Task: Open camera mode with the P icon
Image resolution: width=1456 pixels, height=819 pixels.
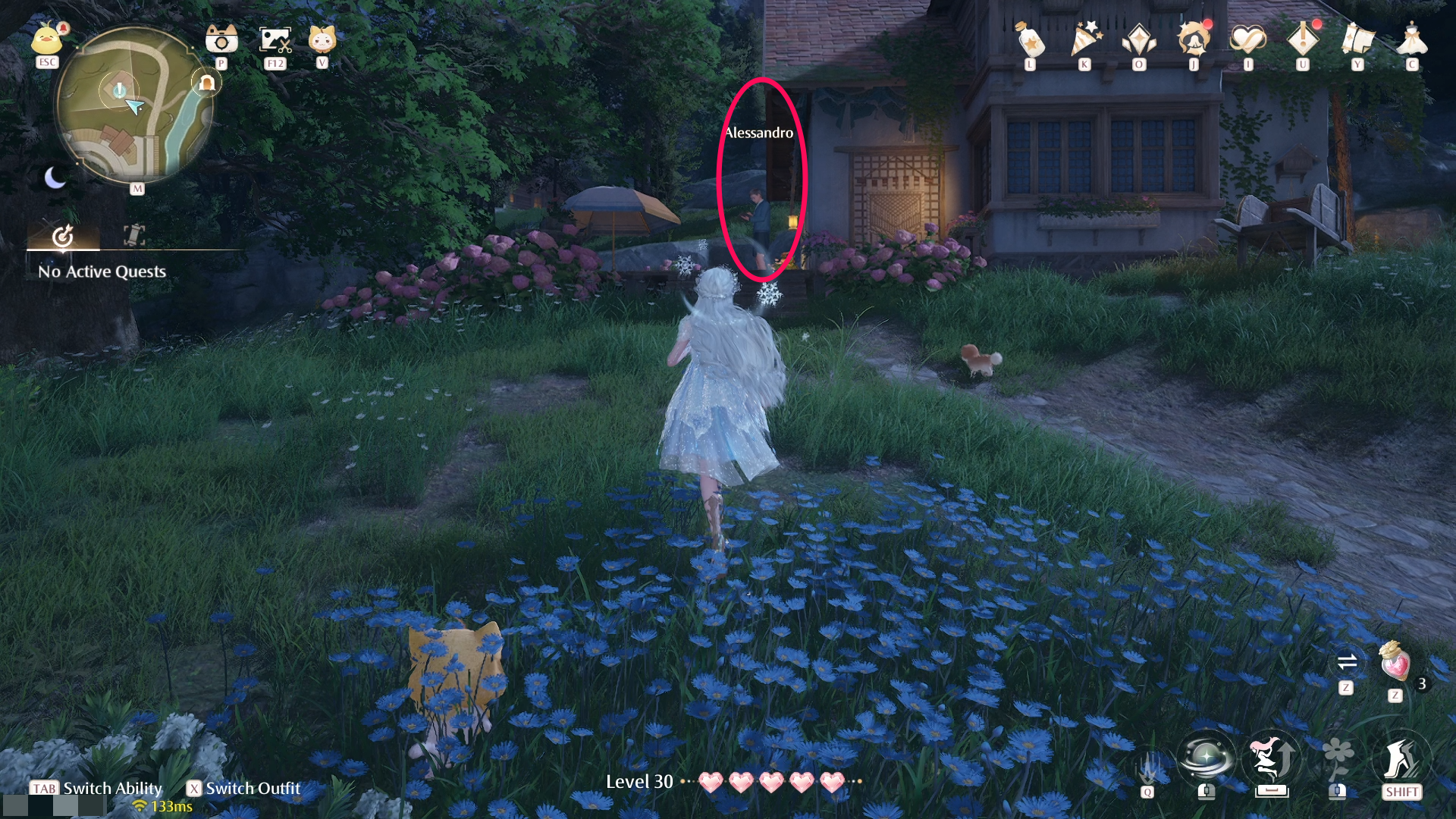Action: tap(220, 38)
